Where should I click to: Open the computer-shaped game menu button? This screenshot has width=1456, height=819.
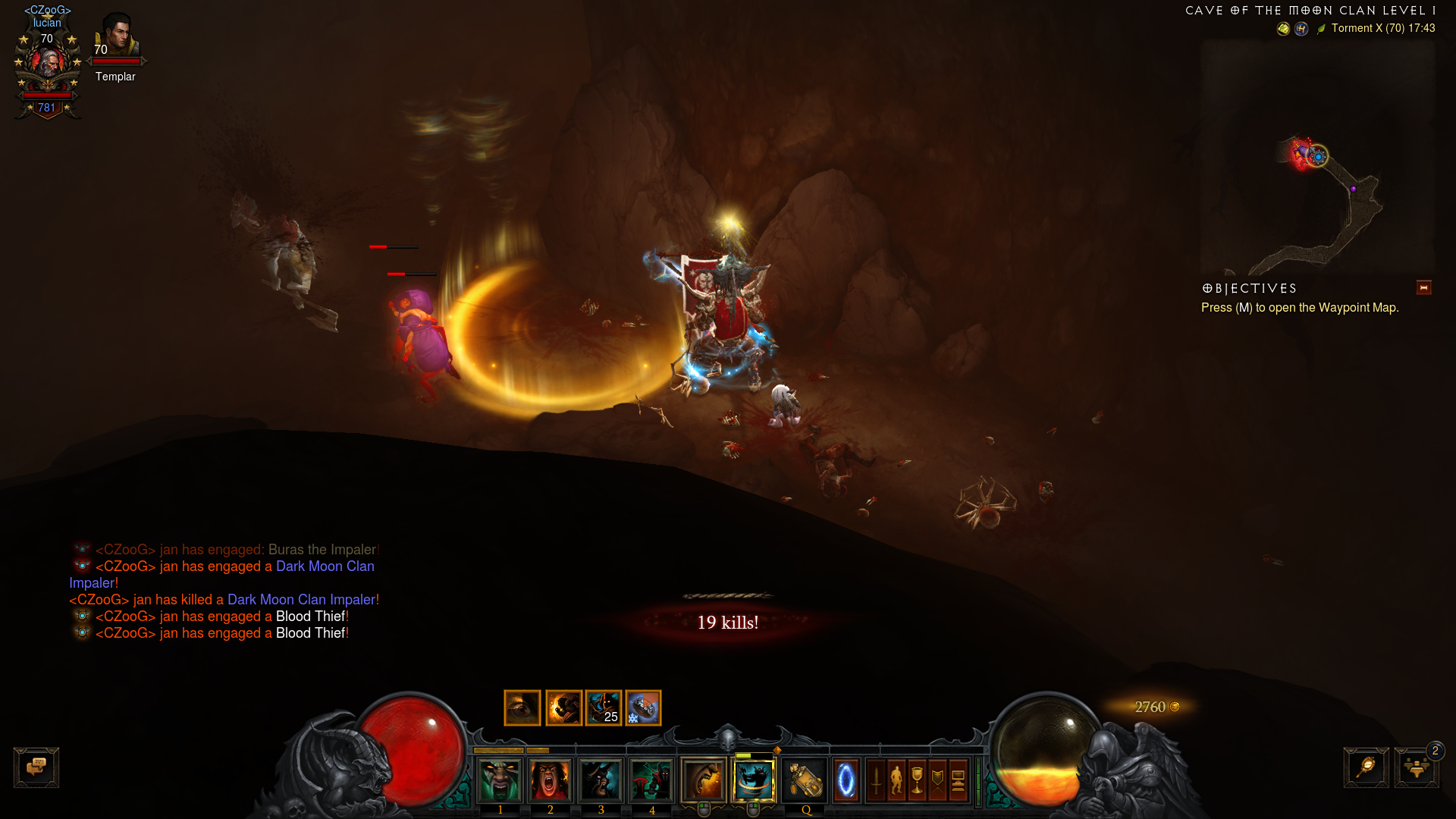tap(958, 780)
